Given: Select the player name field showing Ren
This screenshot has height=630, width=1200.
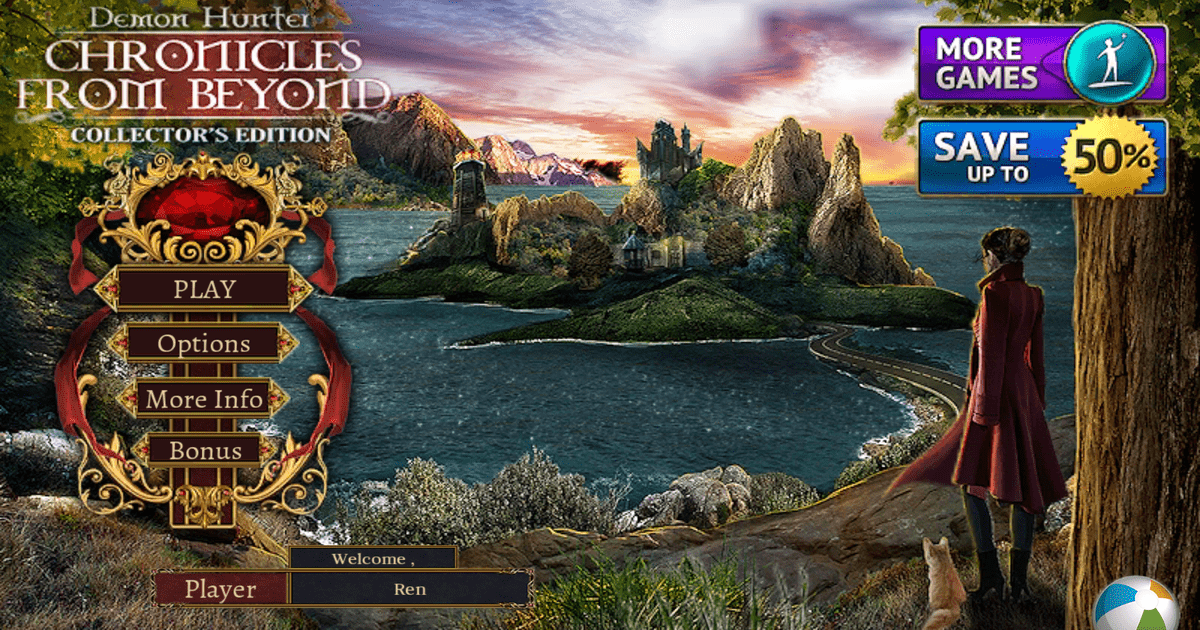Looking at the screenshot, I should tap(409, 589).
